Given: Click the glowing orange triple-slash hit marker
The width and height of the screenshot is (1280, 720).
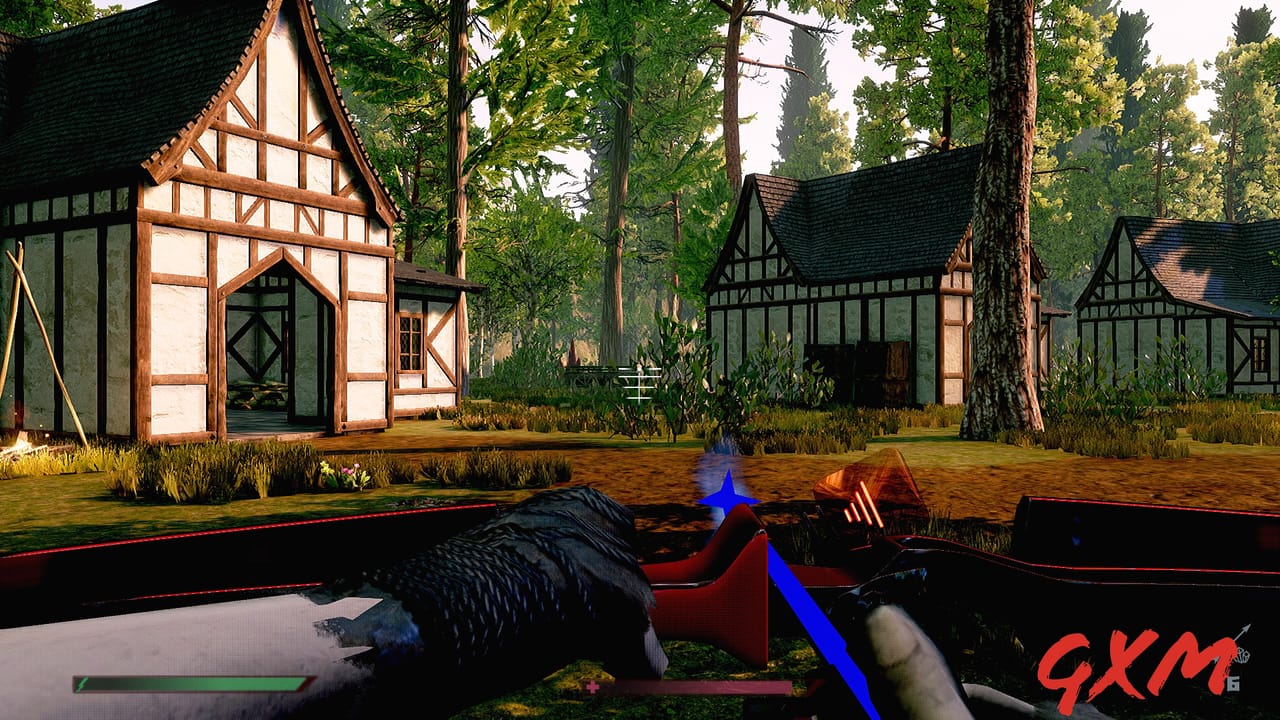Looking at the screenshot, I should 862,505.
